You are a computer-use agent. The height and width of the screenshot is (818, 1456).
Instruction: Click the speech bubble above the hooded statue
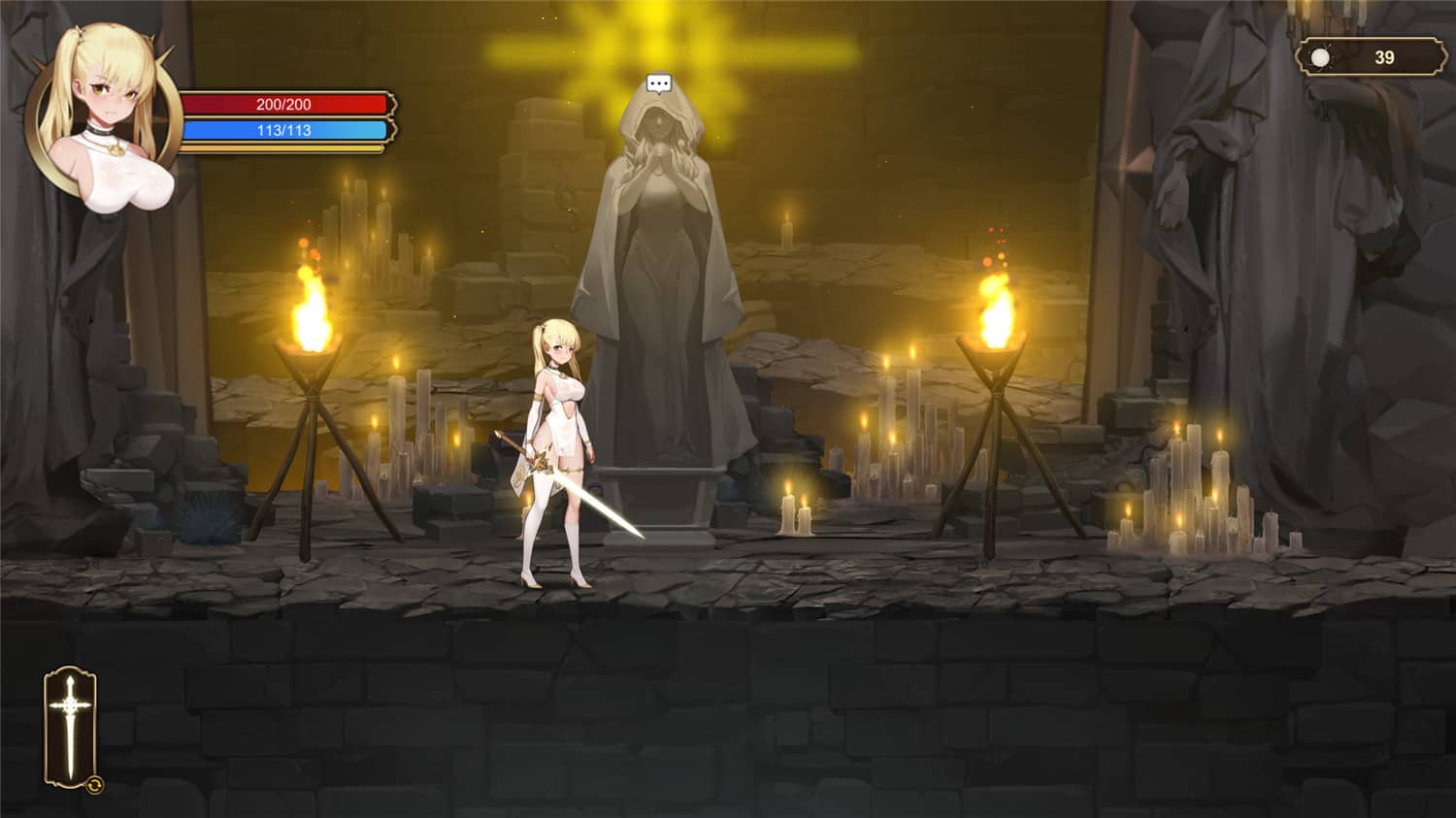click(x=660, y=82)
